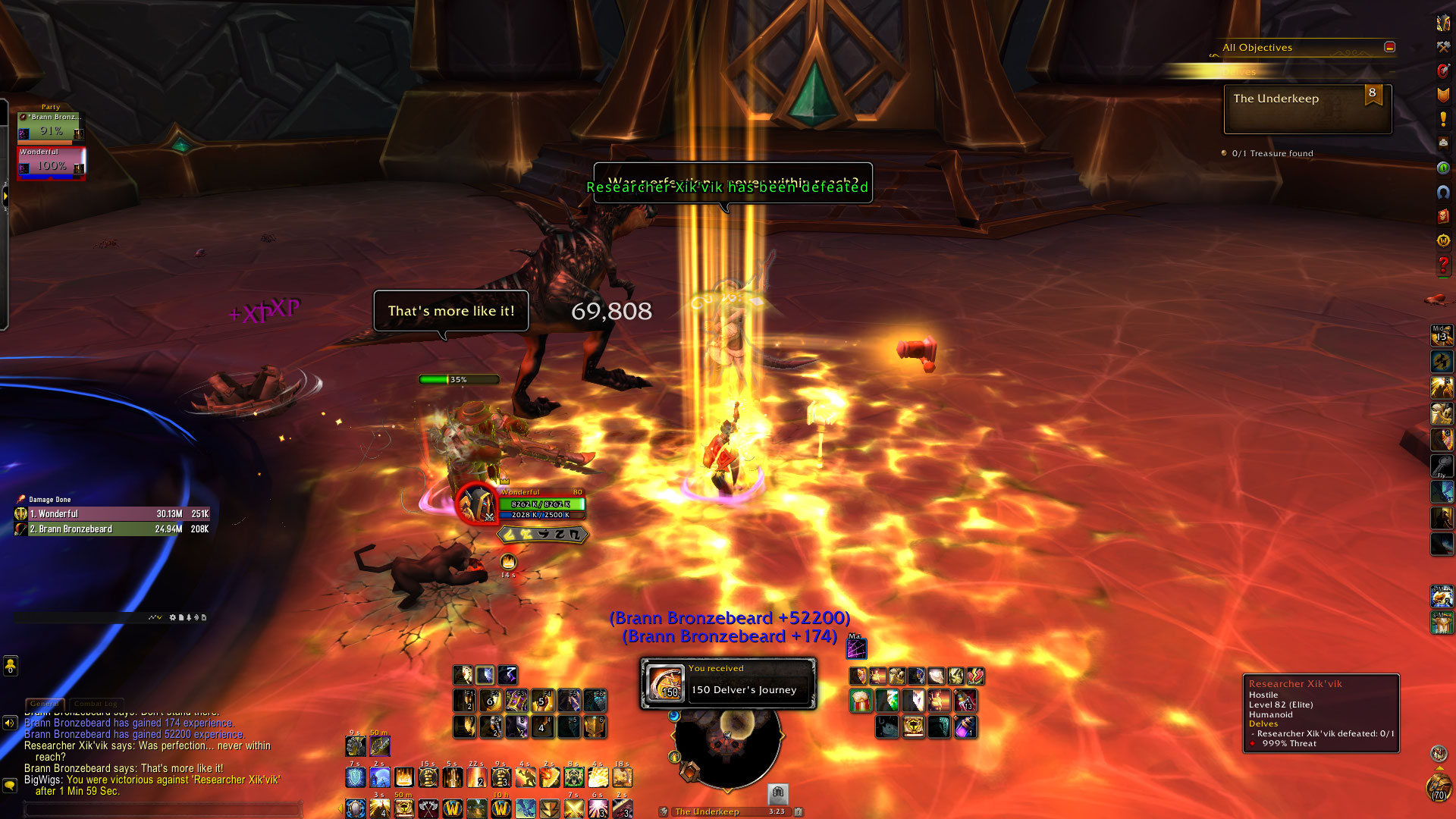This screenshot has width=1456, height=819.
Task: Switch to the Combat Log tab
Action: pos(95,704)
